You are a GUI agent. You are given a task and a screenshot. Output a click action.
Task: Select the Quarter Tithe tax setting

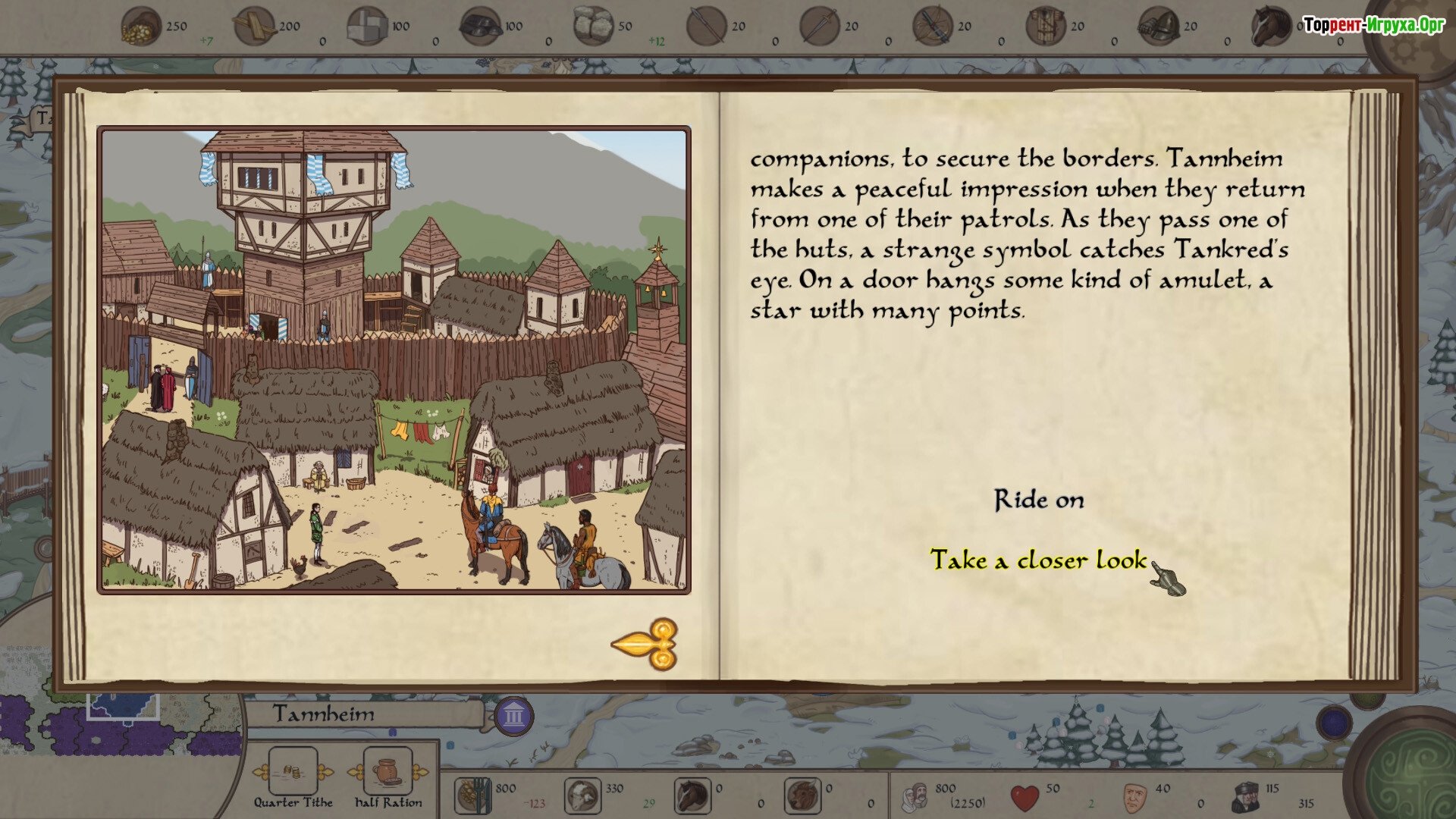coord(293,771)
